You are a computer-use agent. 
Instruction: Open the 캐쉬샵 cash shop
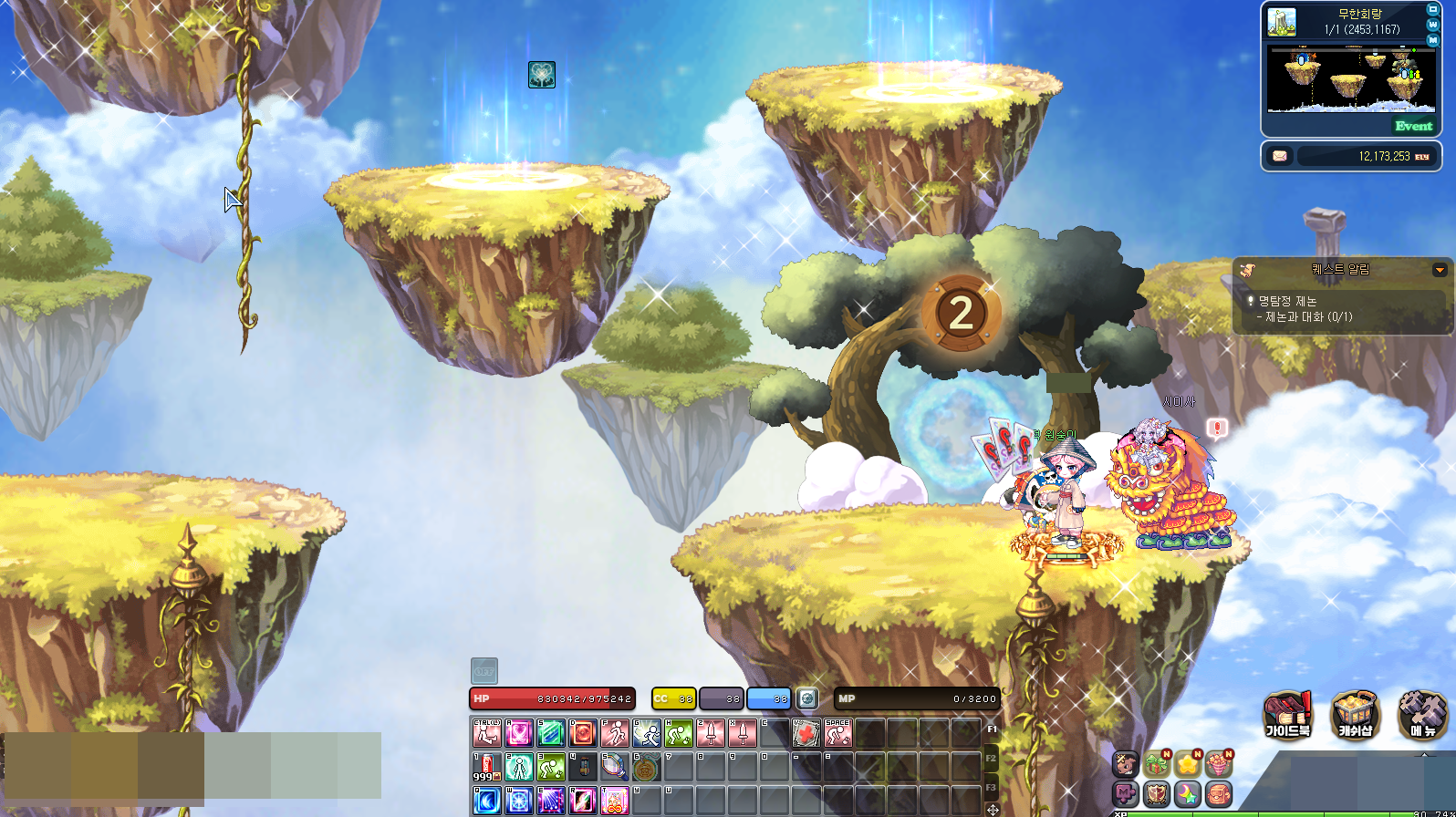pos(1355,714)
